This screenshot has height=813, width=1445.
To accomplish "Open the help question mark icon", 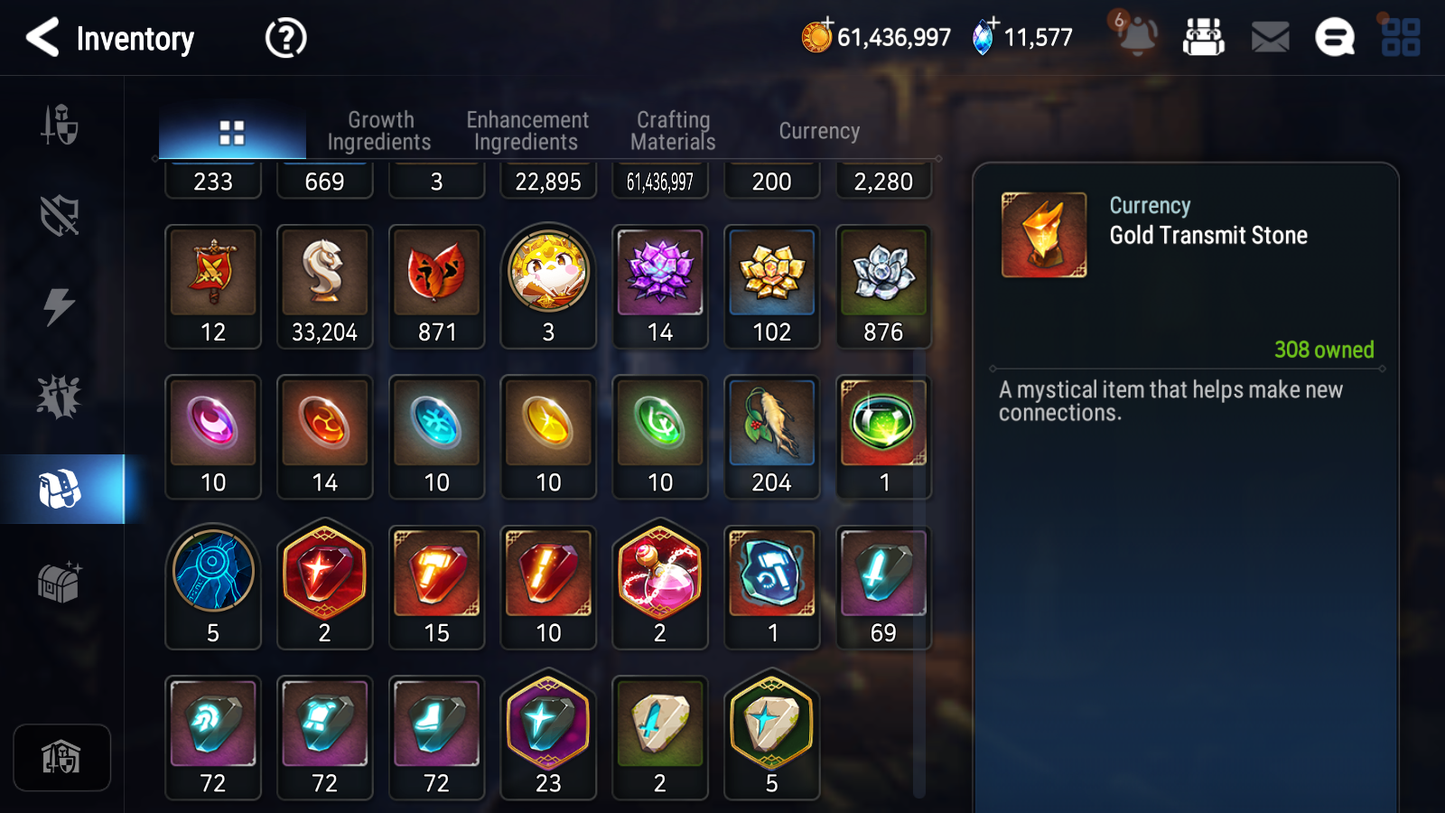I will [285, 38].
